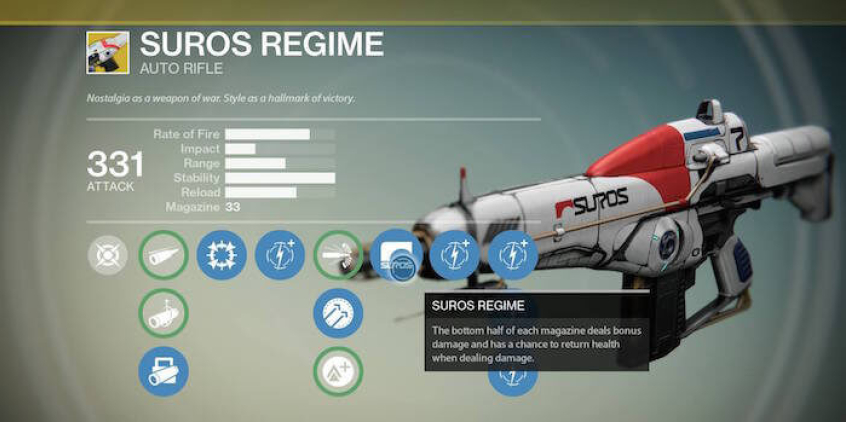Click the Suros Regime weapon thumbnail

(107, 52)
